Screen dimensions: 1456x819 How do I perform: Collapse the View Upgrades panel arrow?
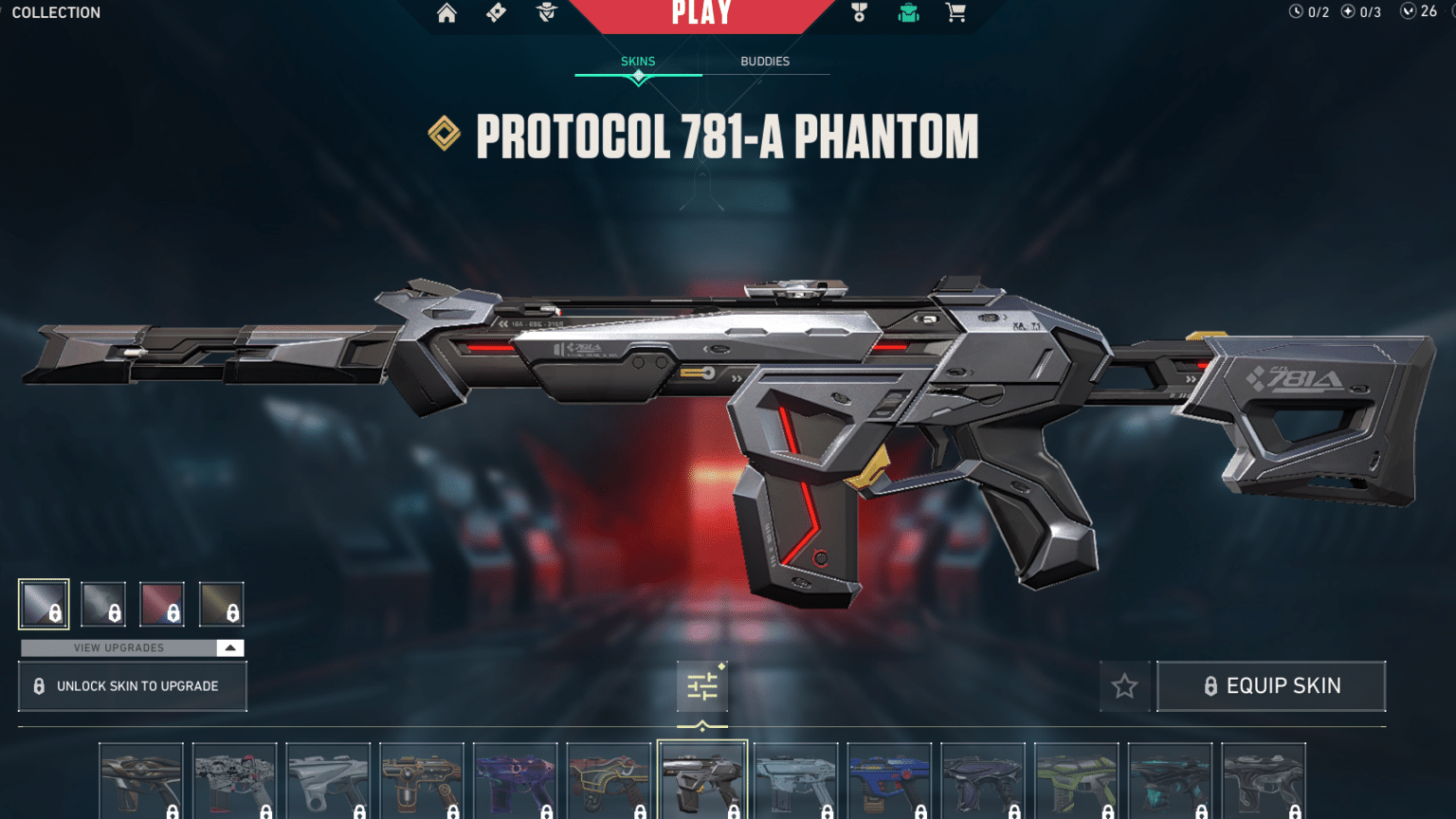coord(228,647)
